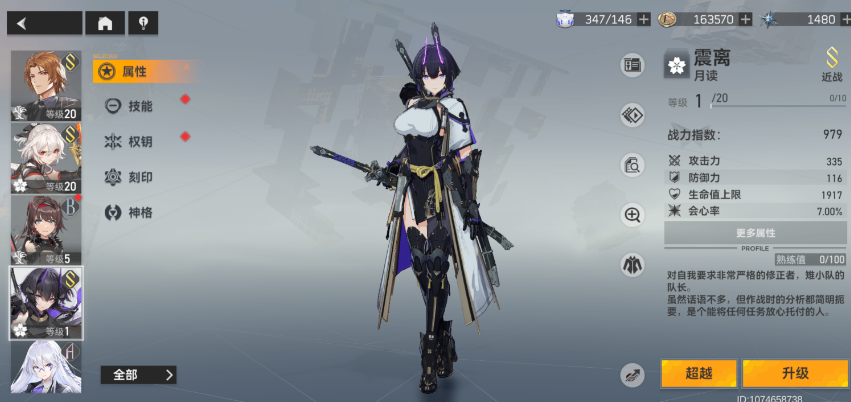The image size is (851, 402).
Task: Switch to the 神格 tab
Action: coord(138,212)
